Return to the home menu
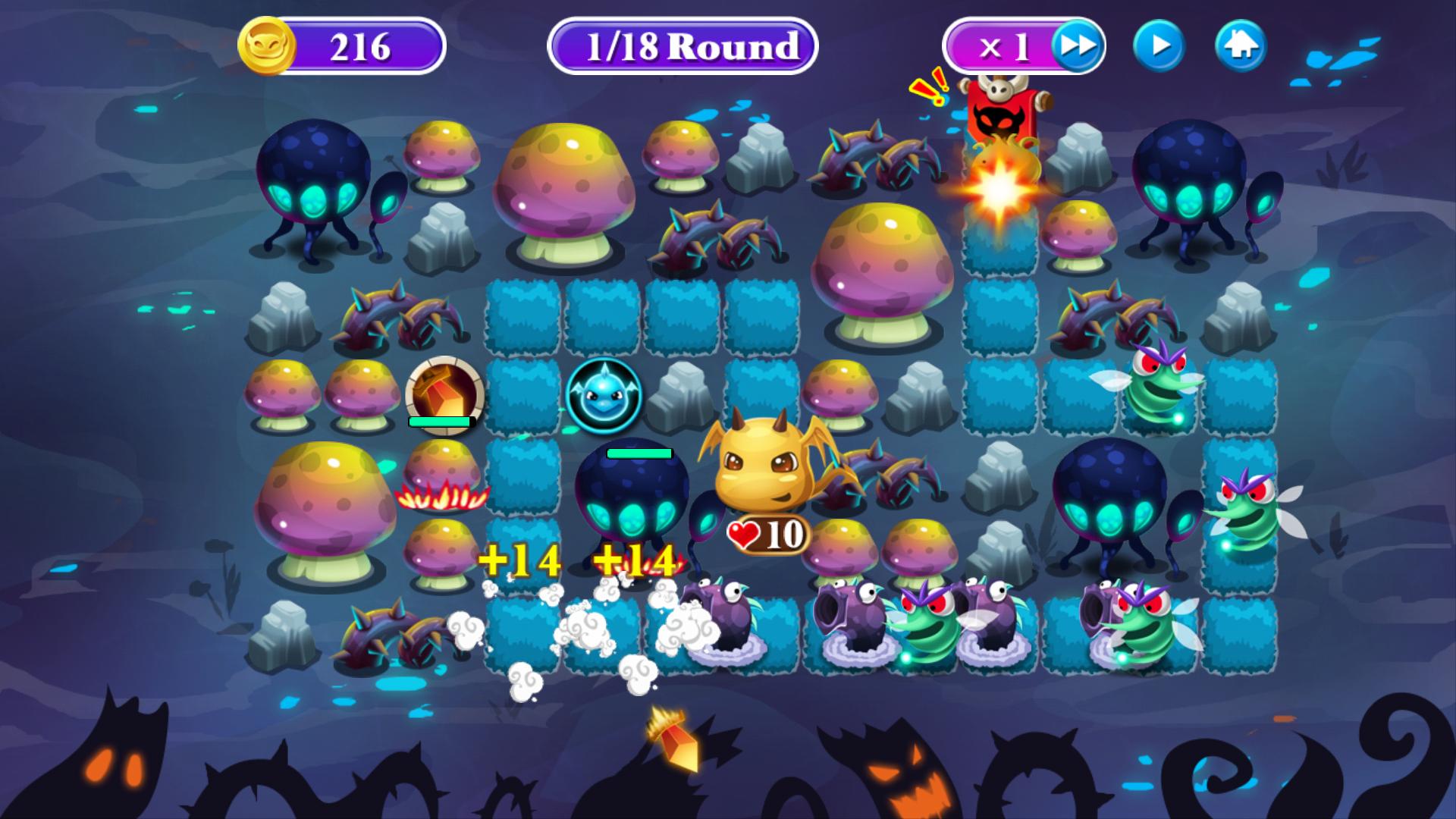 click(x=1241, y=47)
